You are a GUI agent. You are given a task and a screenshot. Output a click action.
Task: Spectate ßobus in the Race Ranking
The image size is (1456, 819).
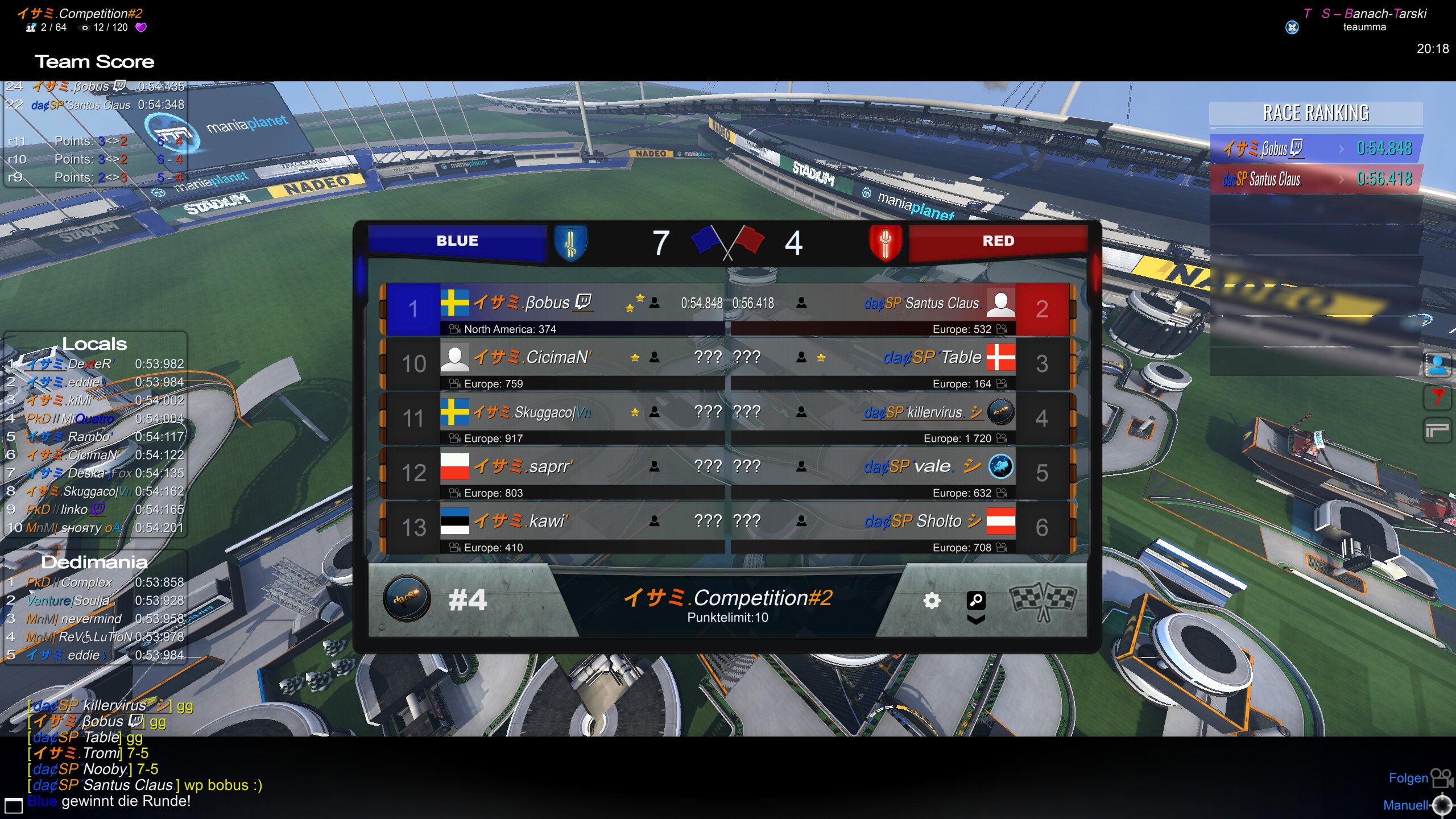point(1316,148)
